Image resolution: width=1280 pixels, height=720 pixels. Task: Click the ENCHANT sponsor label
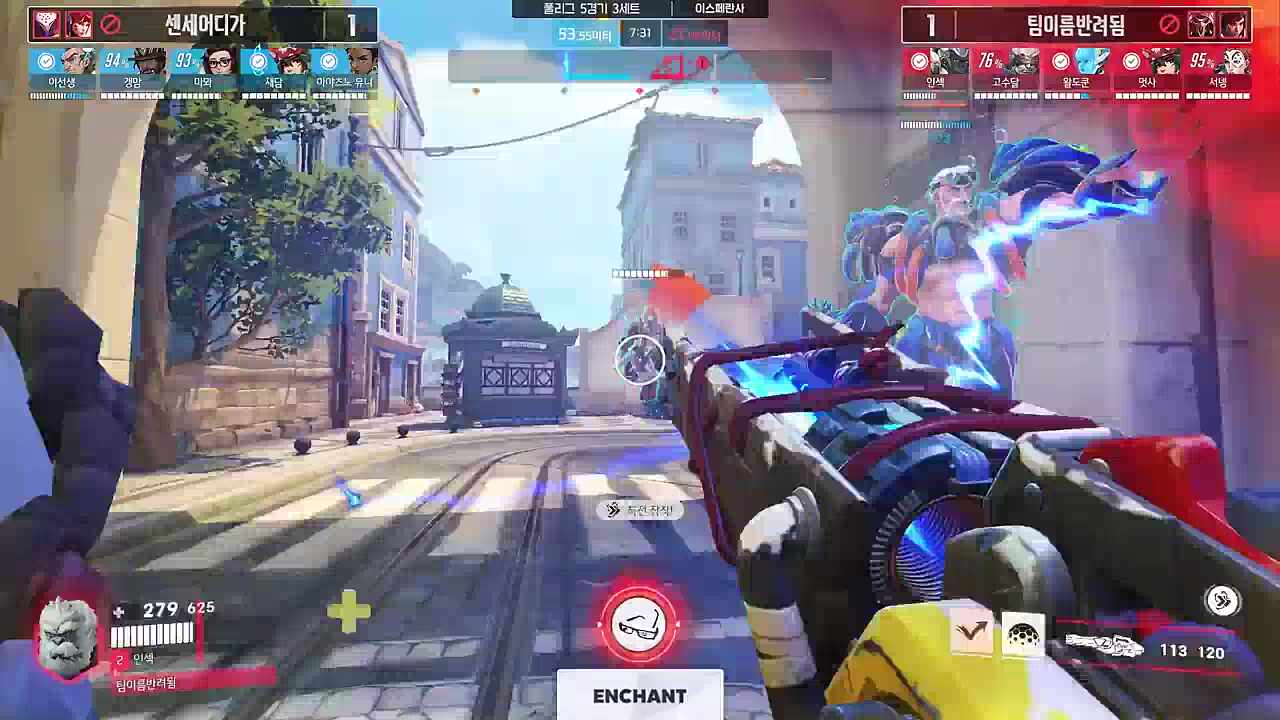coord(639,696)
